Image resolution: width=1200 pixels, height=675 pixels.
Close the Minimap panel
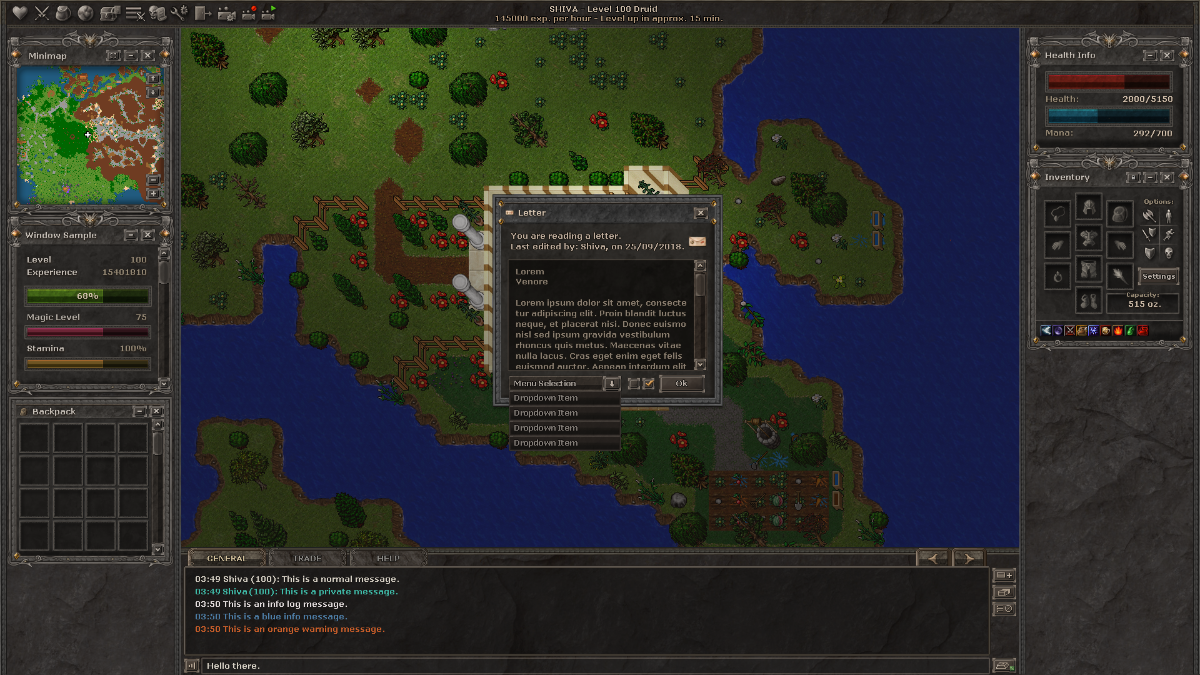(148, 55)
